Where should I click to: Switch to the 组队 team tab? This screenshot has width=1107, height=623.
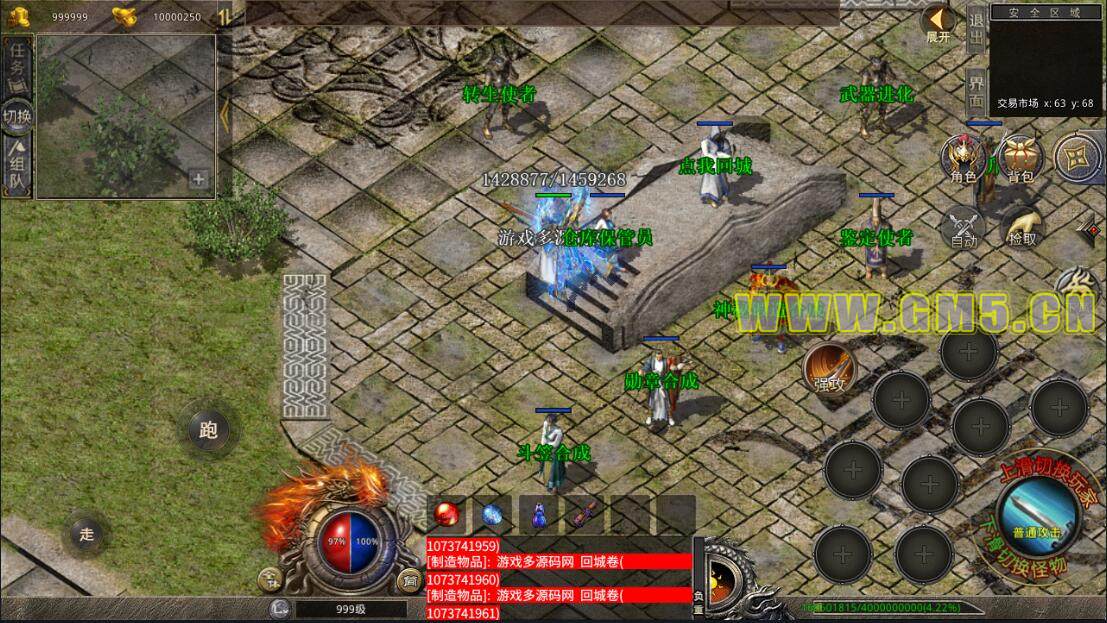click(x=17, y=167)
